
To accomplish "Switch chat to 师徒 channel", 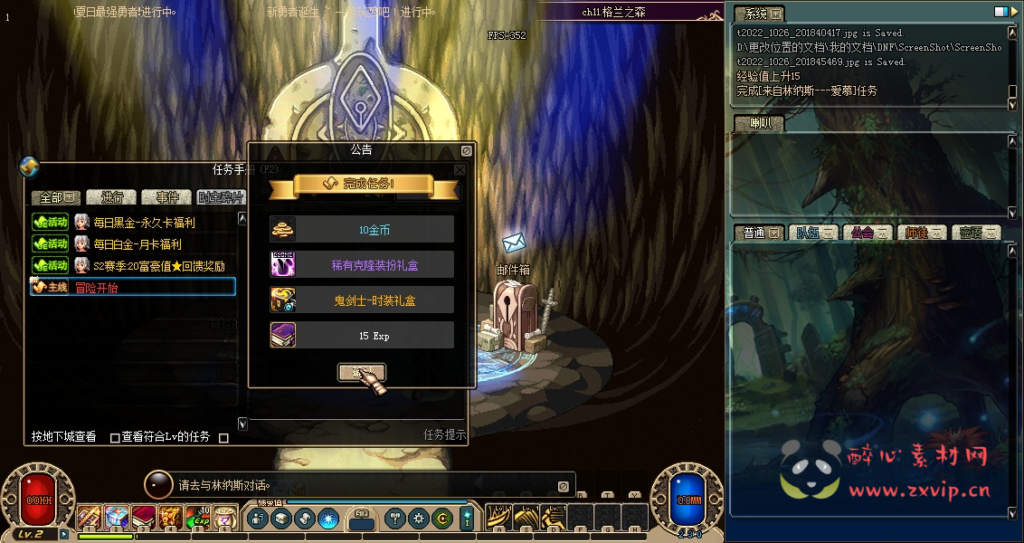I will 922,233.
